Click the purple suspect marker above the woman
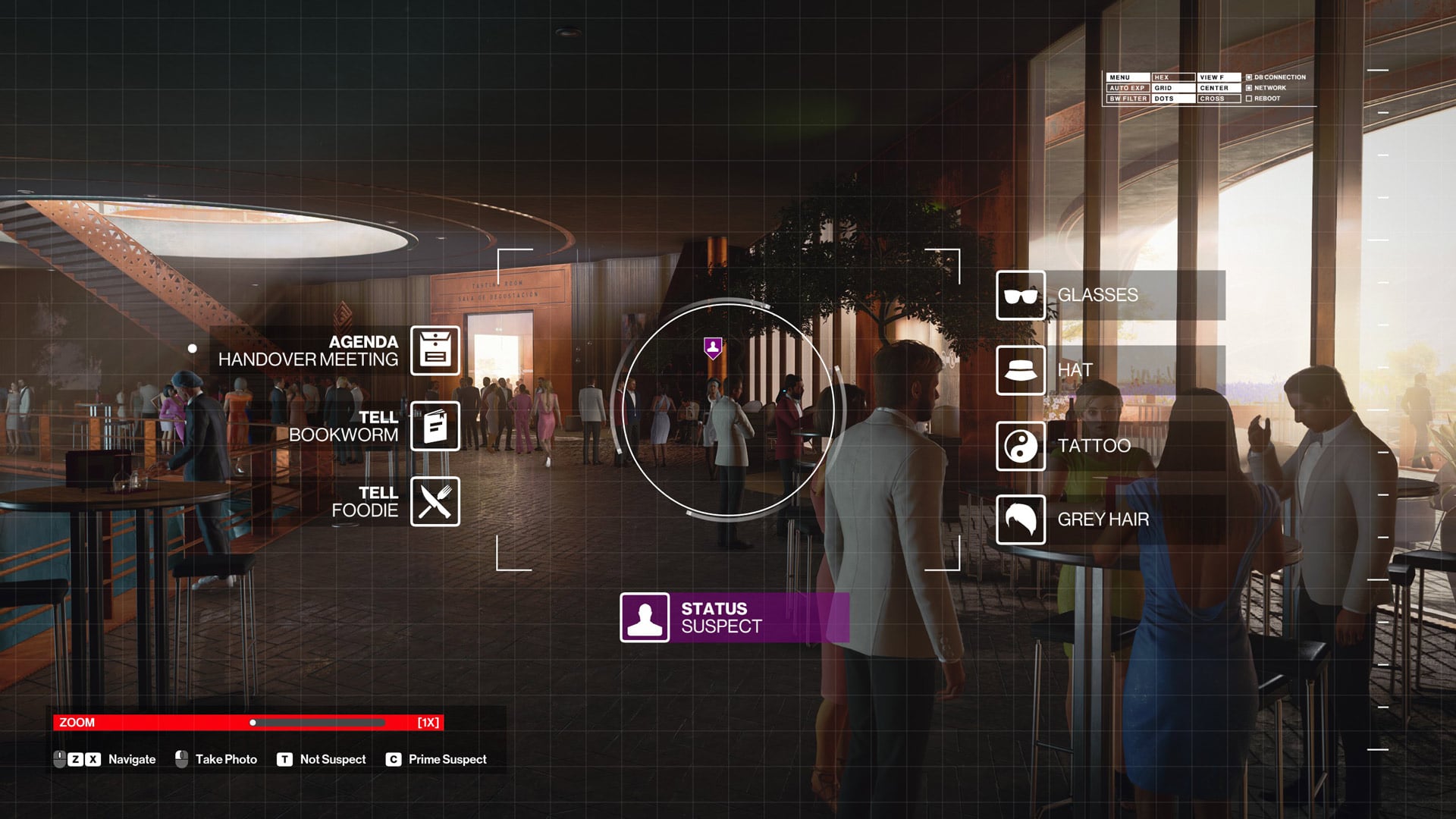 711,347
